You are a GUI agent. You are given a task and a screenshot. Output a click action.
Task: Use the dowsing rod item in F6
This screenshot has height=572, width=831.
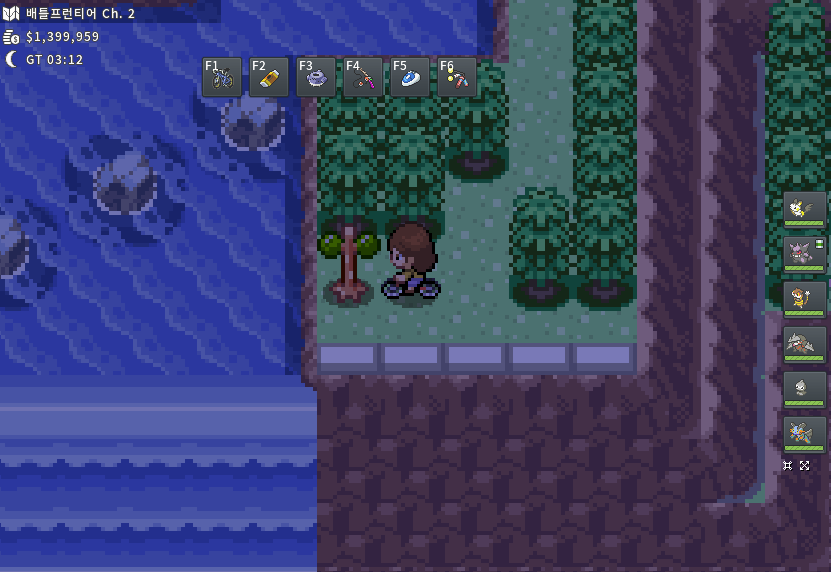point(457,77)
